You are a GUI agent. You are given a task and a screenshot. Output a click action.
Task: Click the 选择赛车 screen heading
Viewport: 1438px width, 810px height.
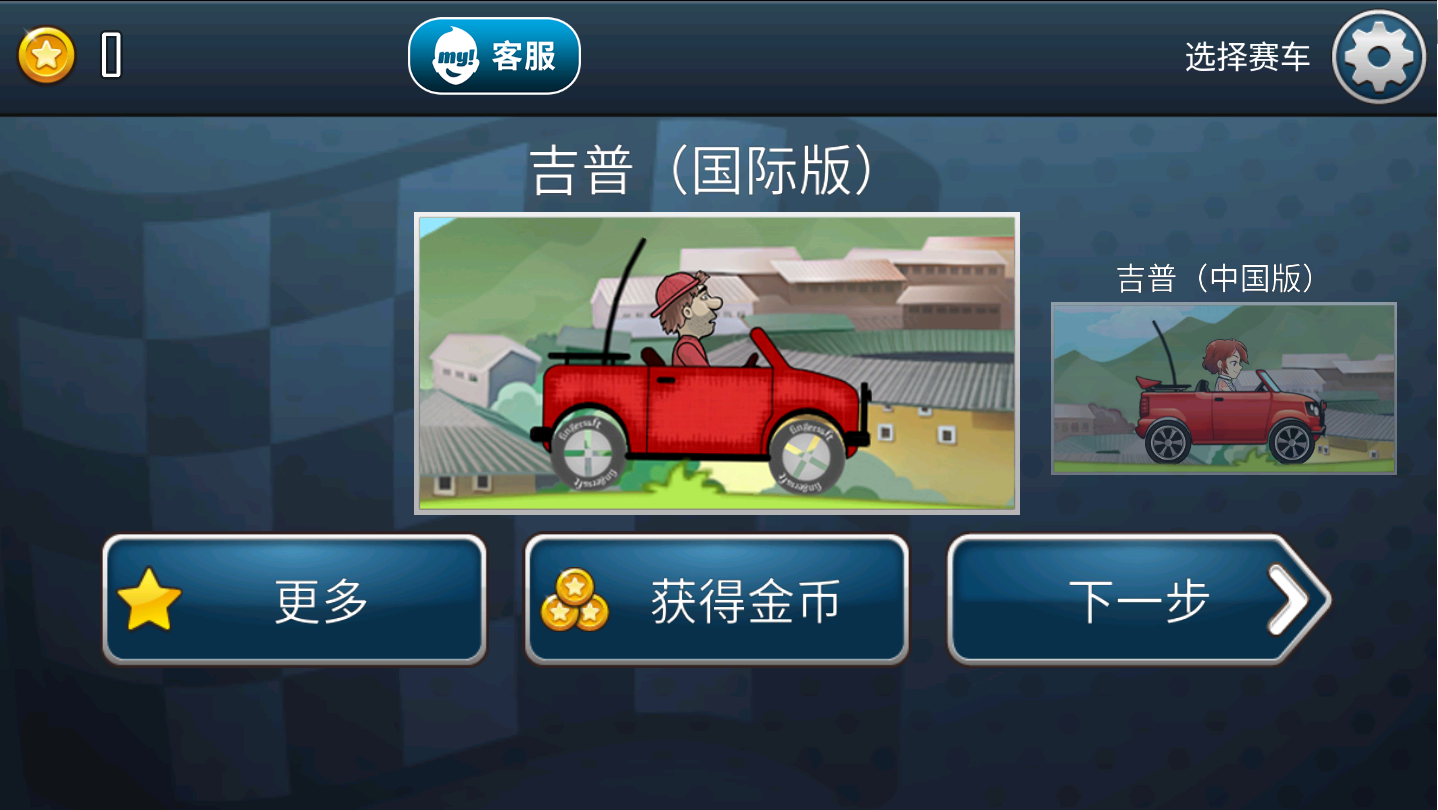1246,56
